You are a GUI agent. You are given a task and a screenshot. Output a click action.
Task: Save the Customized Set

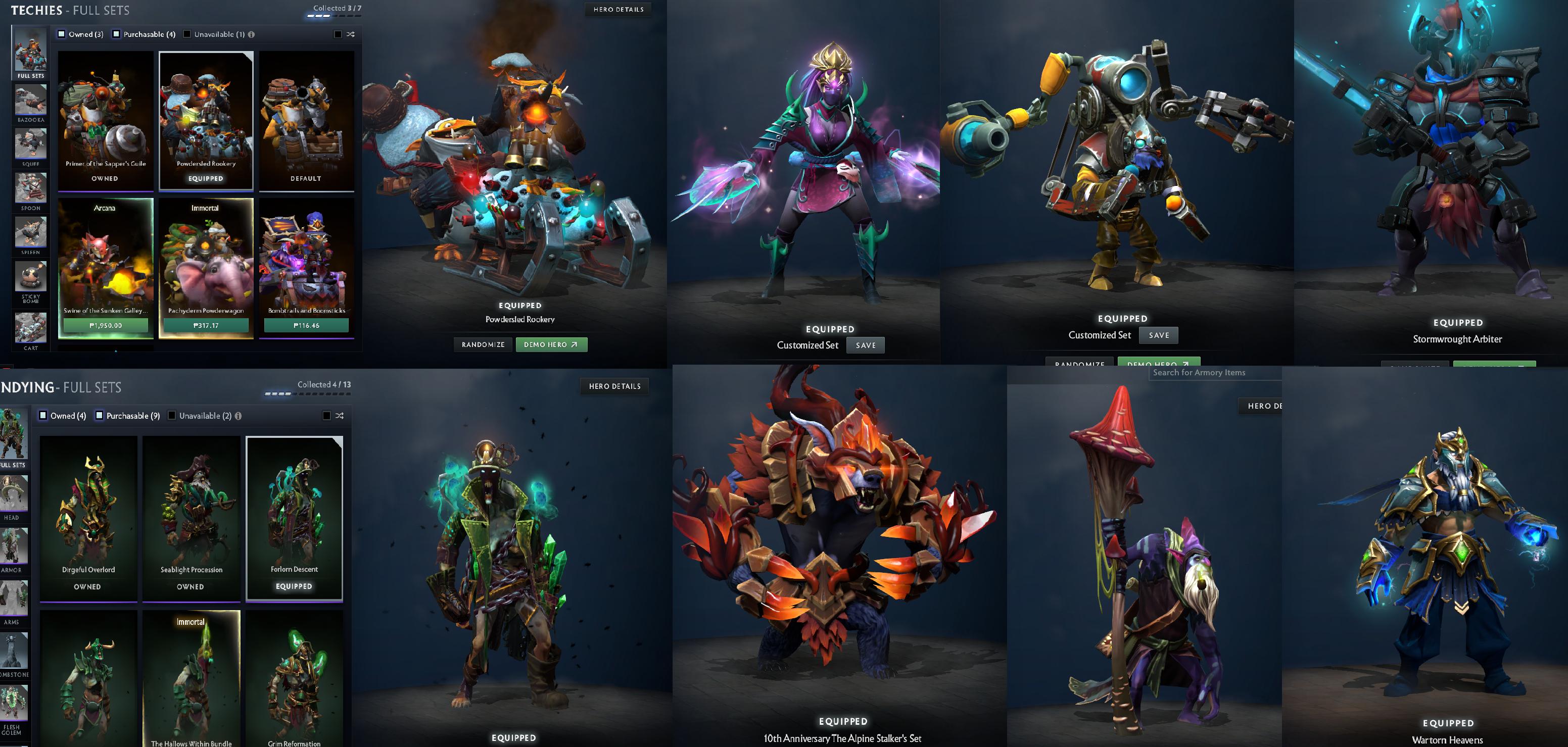coord(866,345)
